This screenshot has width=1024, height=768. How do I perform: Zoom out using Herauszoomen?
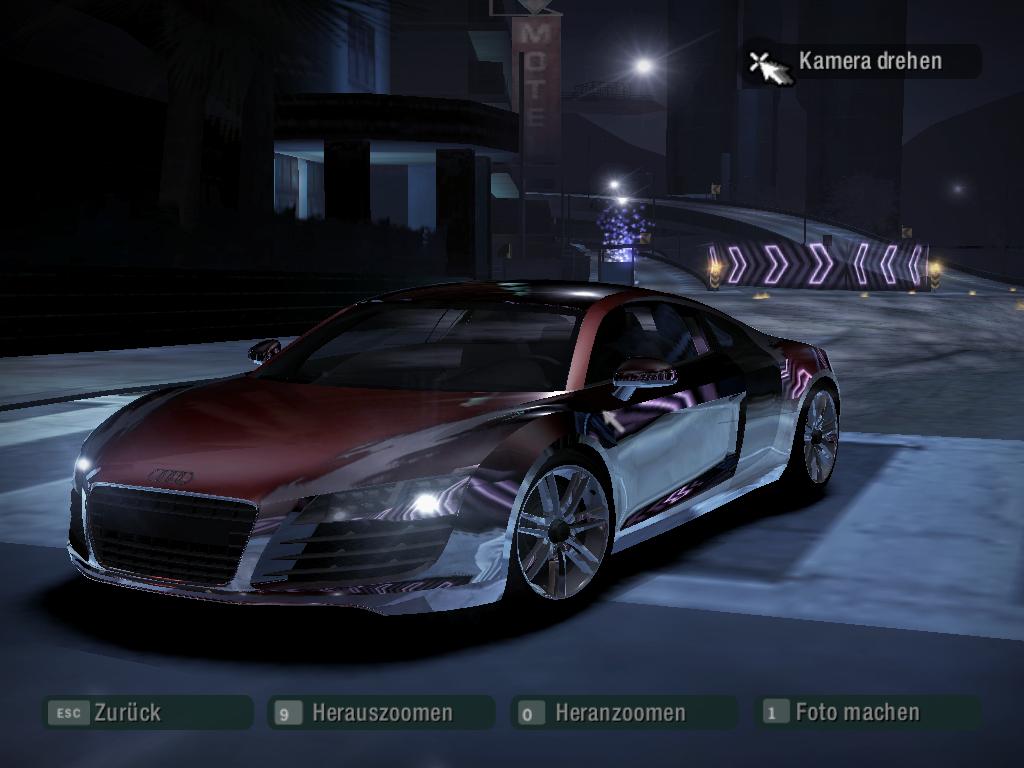click(381, 713)
